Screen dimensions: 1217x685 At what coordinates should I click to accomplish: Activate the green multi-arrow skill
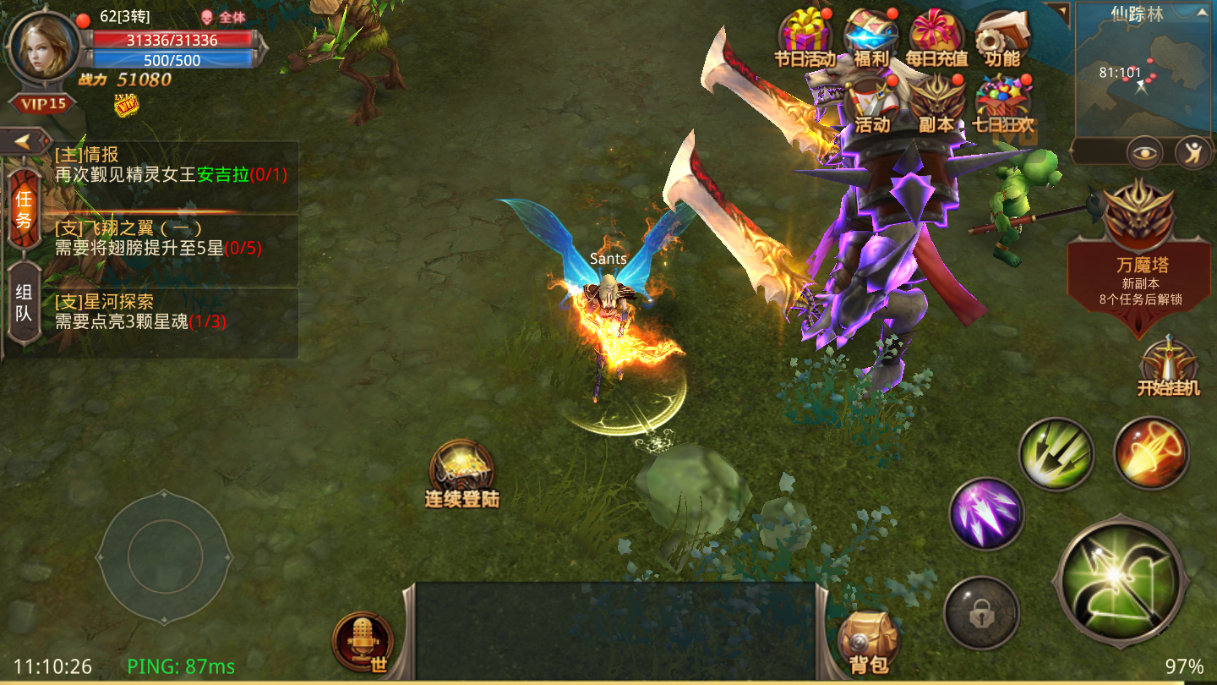(1056, 454)
